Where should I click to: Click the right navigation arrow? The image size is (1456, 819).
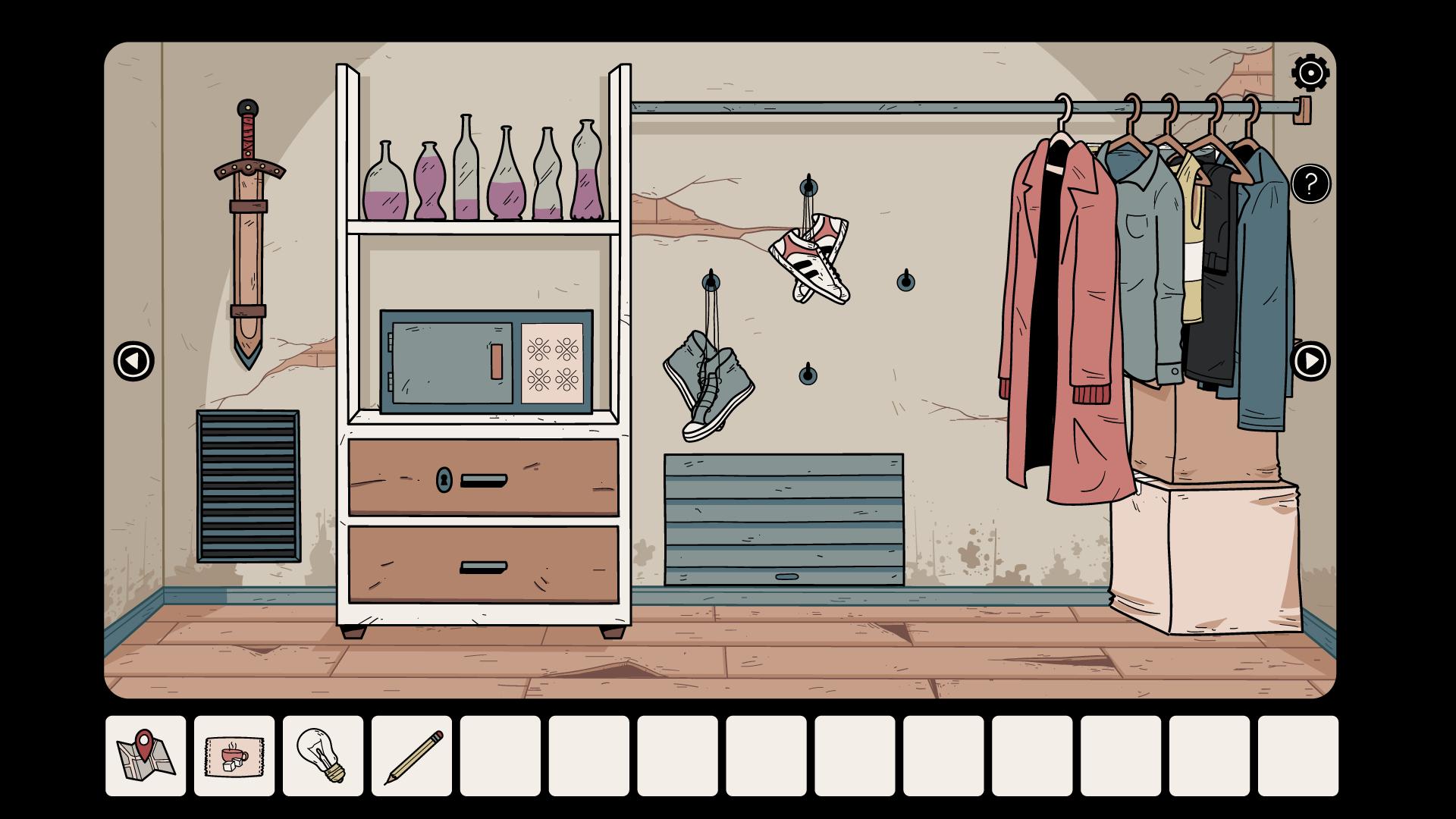coord(1311,362)
